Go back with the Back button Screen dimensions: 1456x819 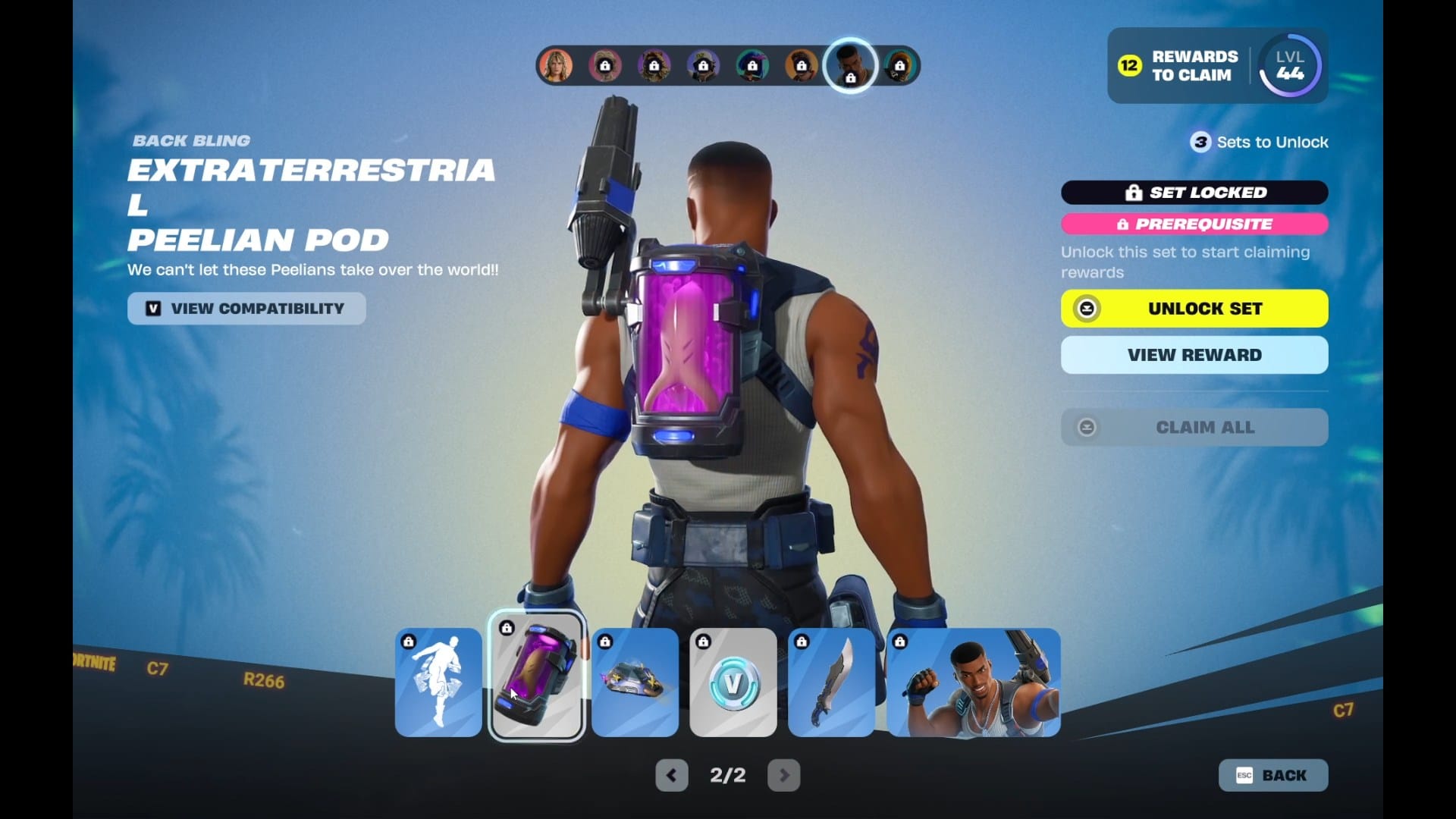click(1273, 775)
